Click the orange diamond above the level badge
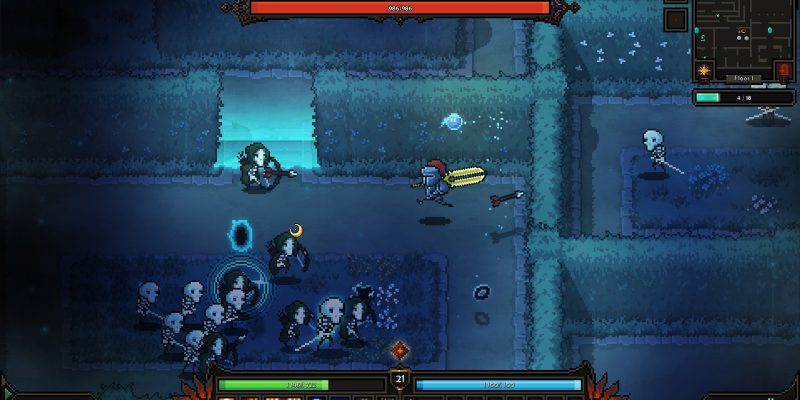800x400 pixels. tap(400, 350)
